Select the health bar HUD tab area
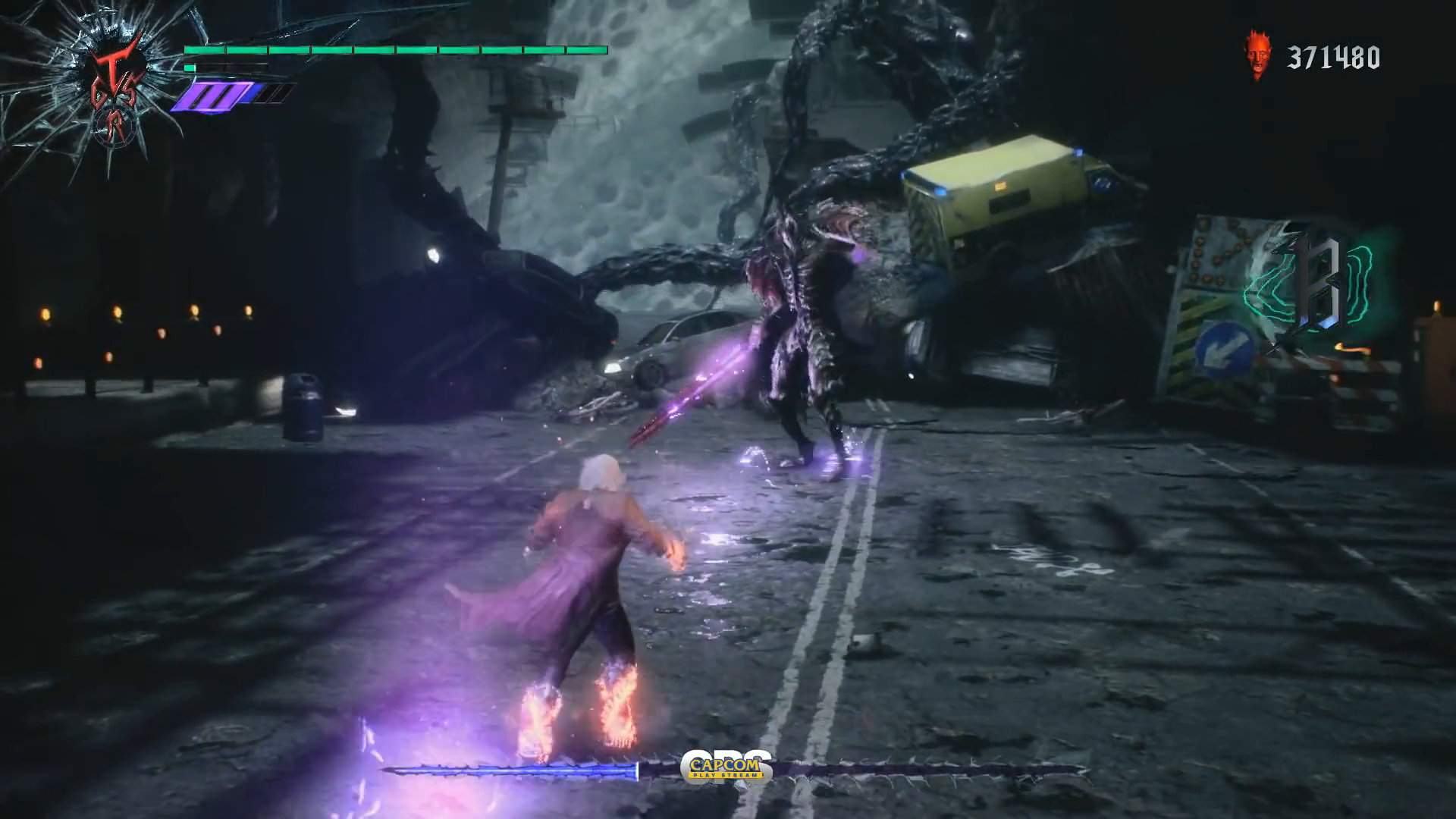 [x=394, y=51]
